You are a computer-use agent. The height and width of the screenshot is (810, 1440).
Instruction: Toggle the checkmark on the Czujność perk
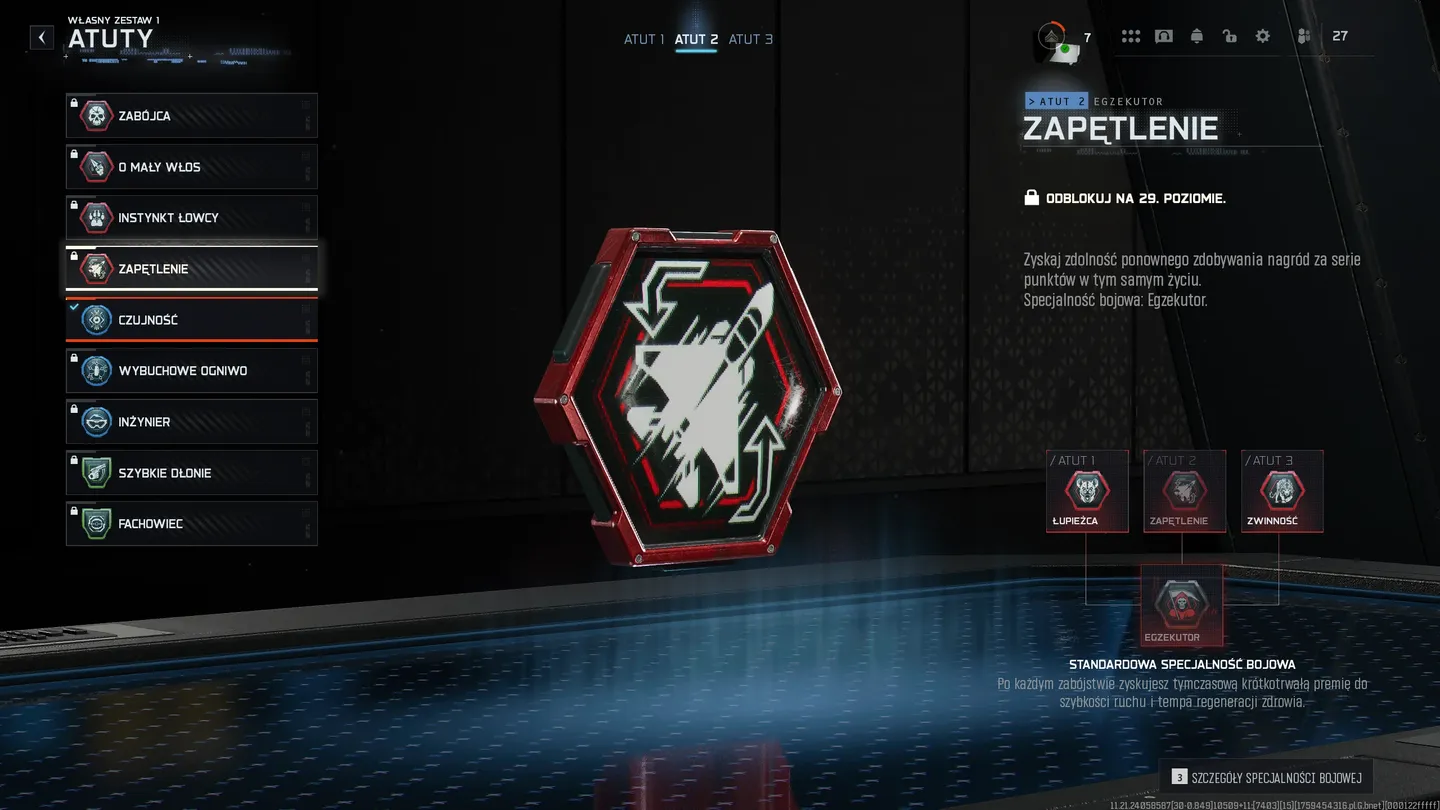[x=72, y=306]
